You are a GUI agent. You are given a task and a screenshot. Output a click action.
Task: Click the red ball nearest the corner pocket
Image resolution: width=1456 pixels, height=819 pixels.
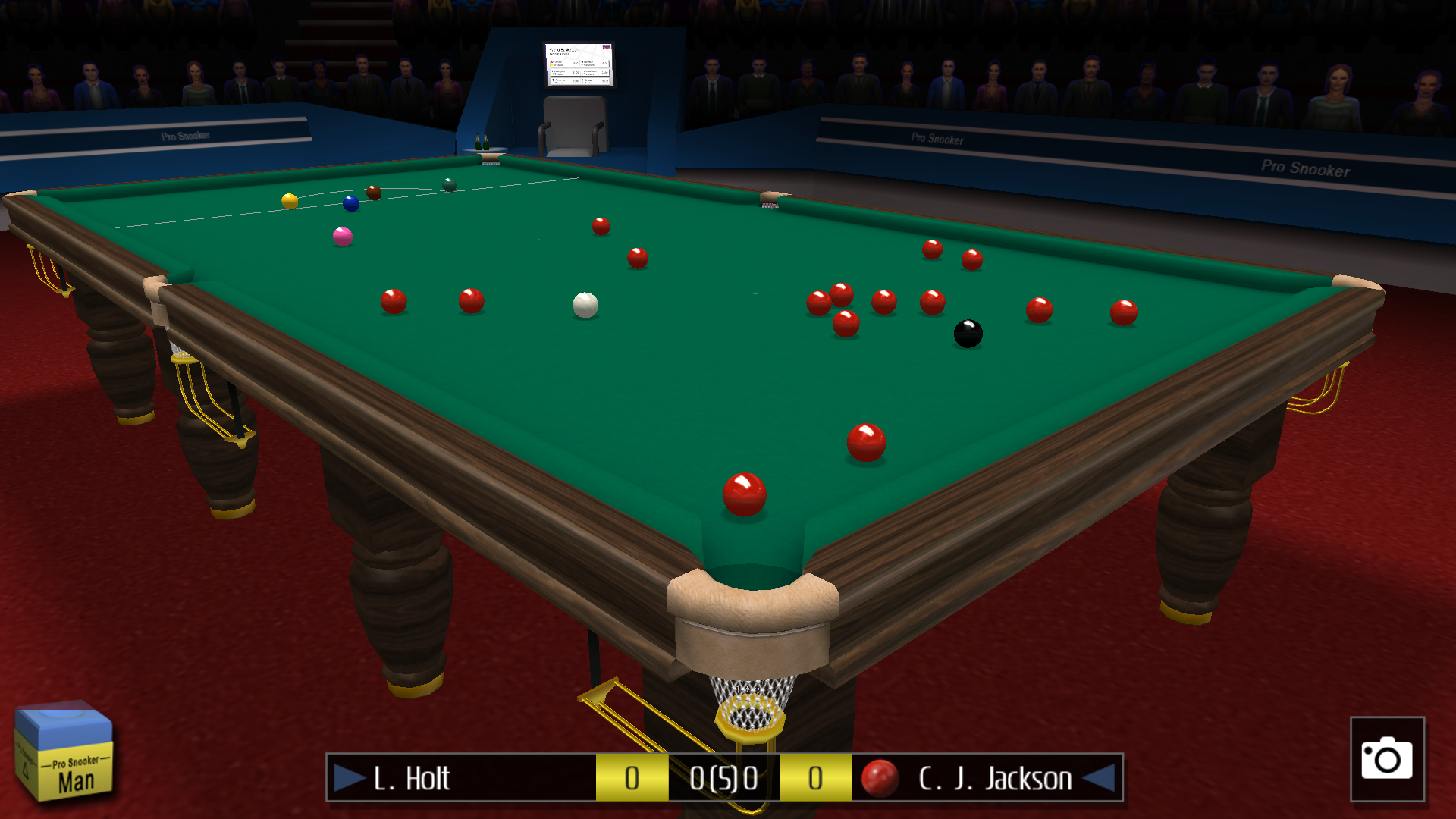pos(745,497)
